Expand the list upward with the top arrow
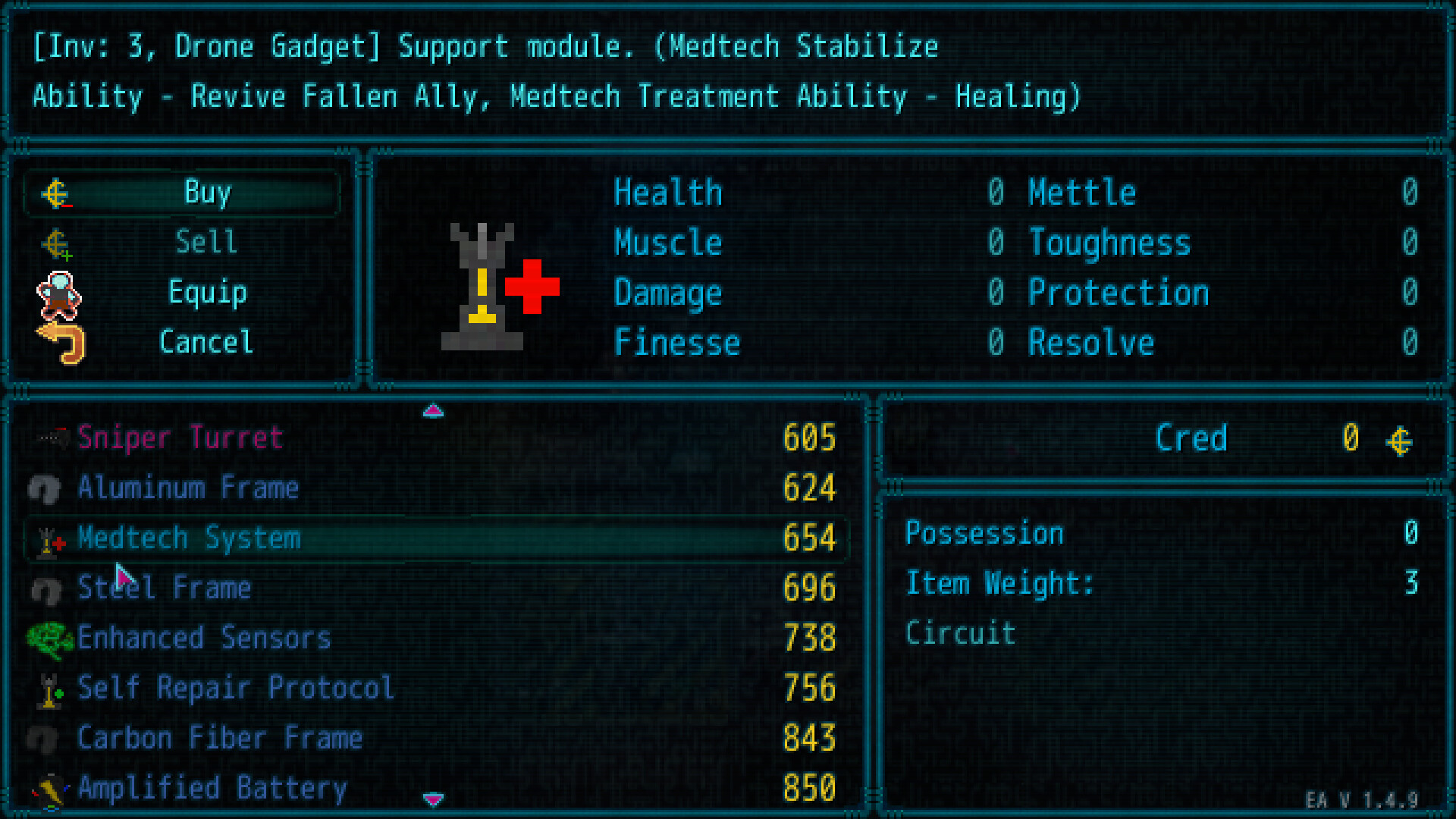 click(433, 410)
